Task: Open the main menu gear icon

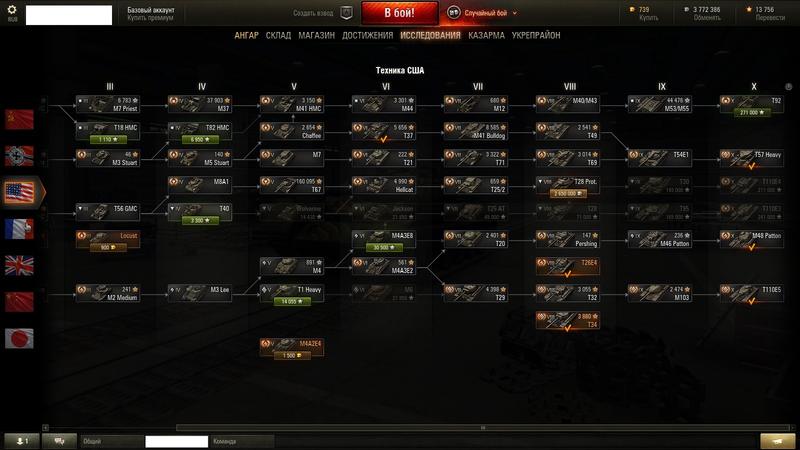Action: point(13,10)
